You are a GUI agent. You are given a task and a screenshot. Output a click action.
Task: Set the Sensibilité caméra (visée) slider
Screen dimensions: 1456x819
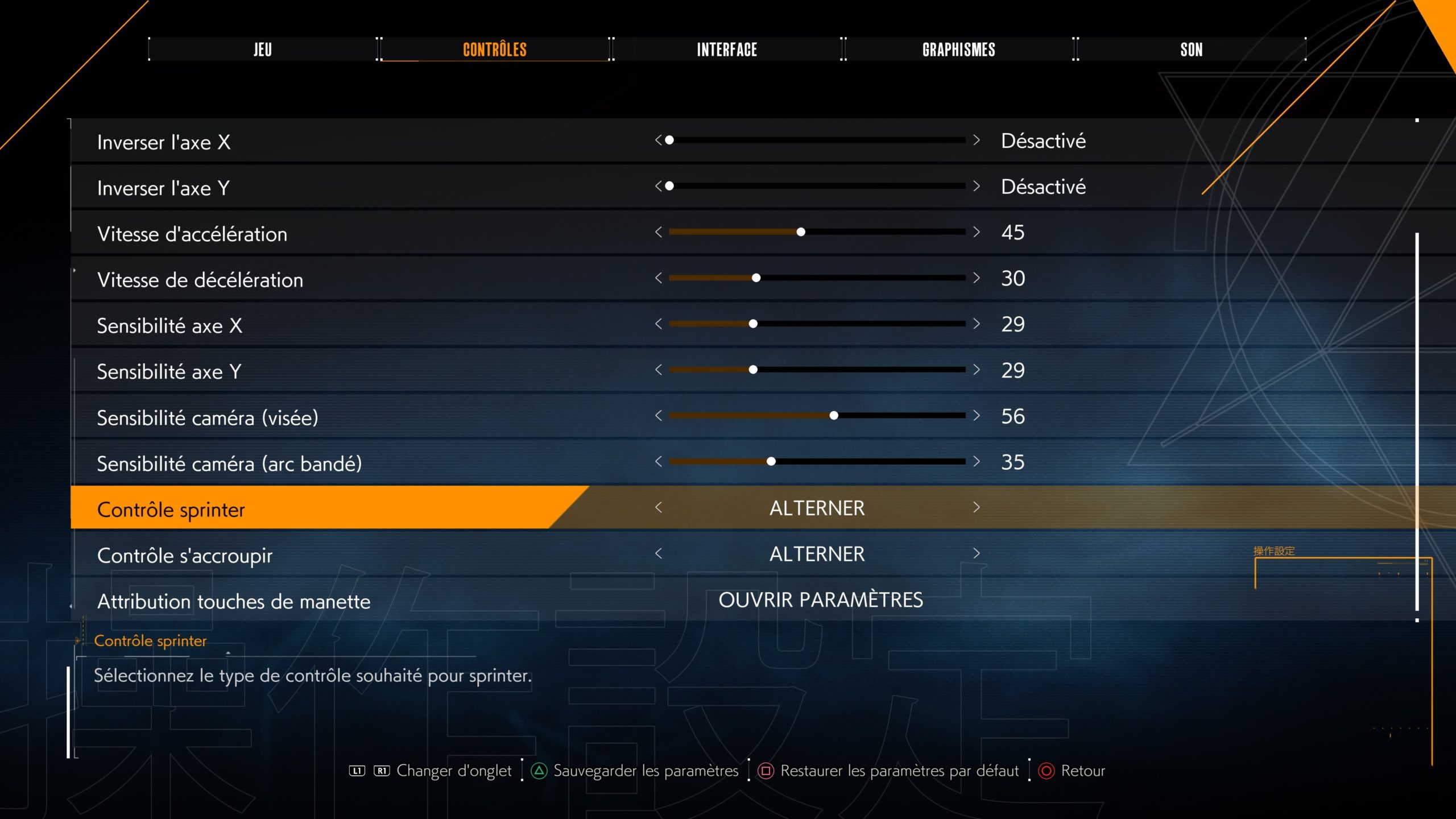pyautogui.click(x=817, y=416)
